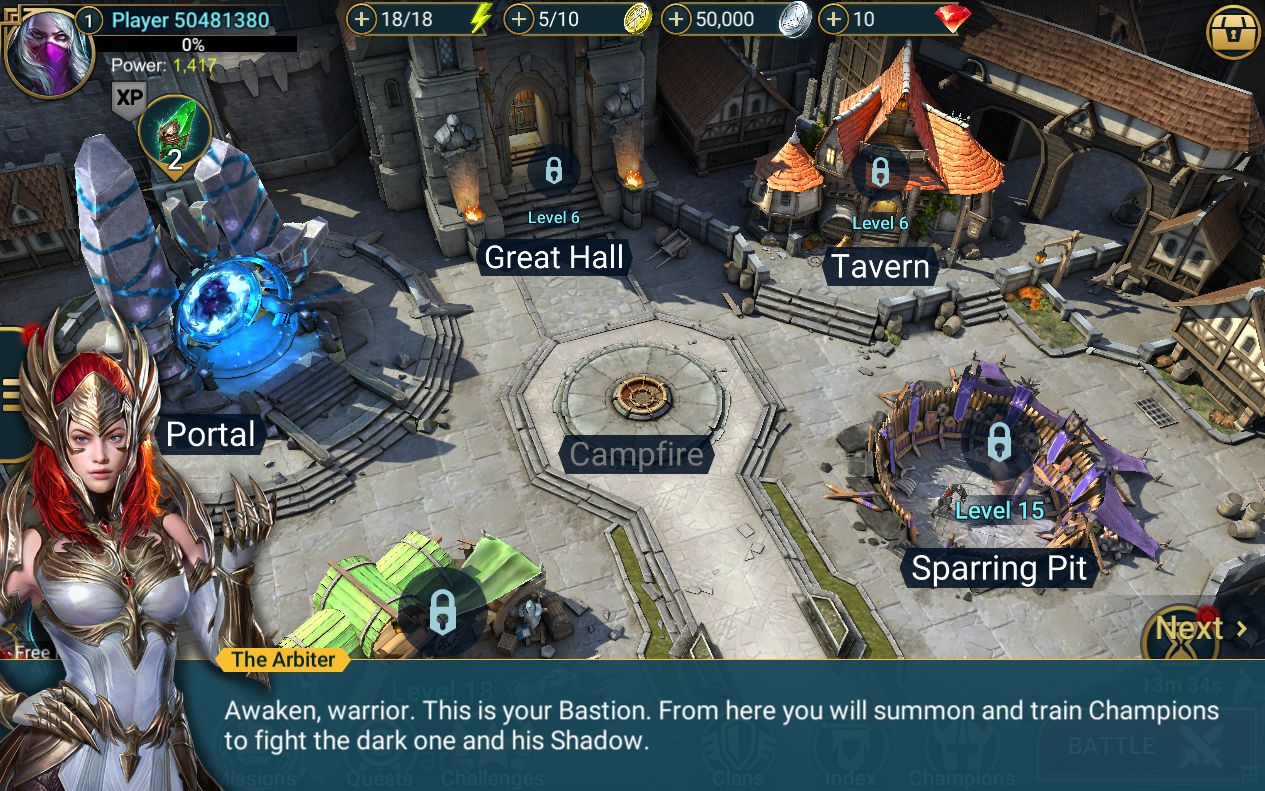Viewport: 1265px width, 791px height.
Task: Open the treasure chest shop icon
Action: [1233, 33]
